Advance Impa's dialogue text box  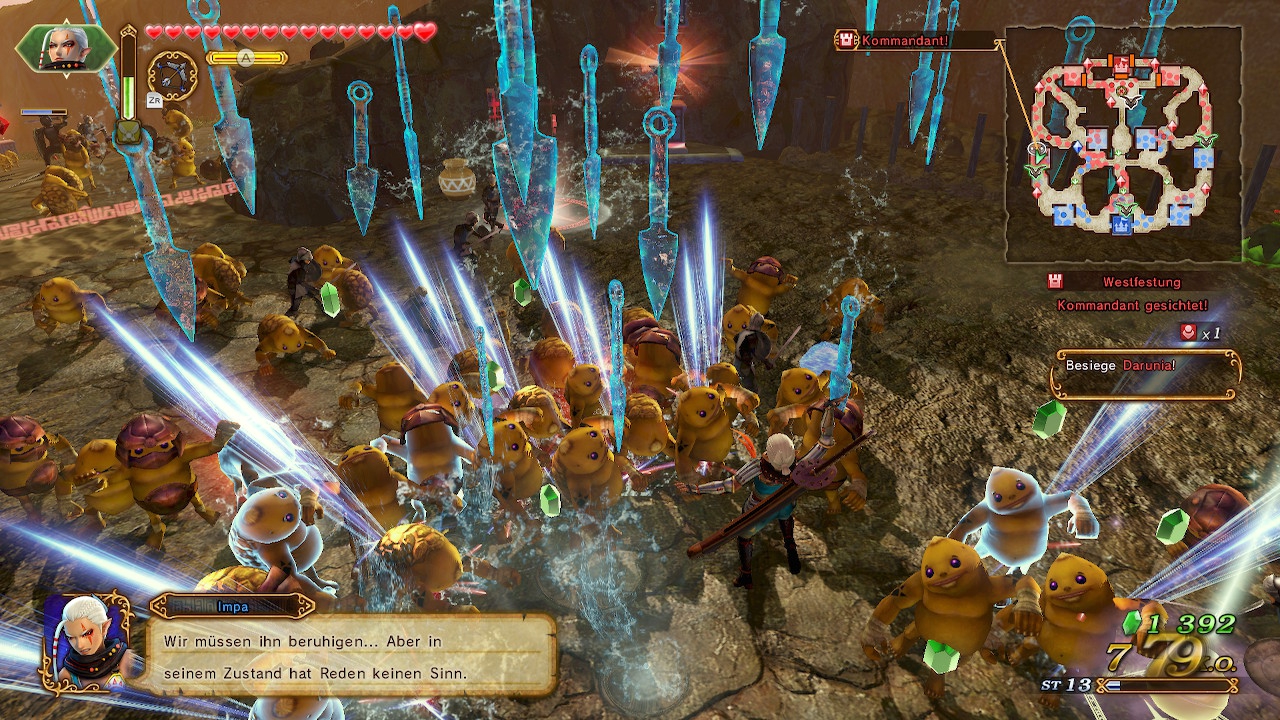coord(352,656)
